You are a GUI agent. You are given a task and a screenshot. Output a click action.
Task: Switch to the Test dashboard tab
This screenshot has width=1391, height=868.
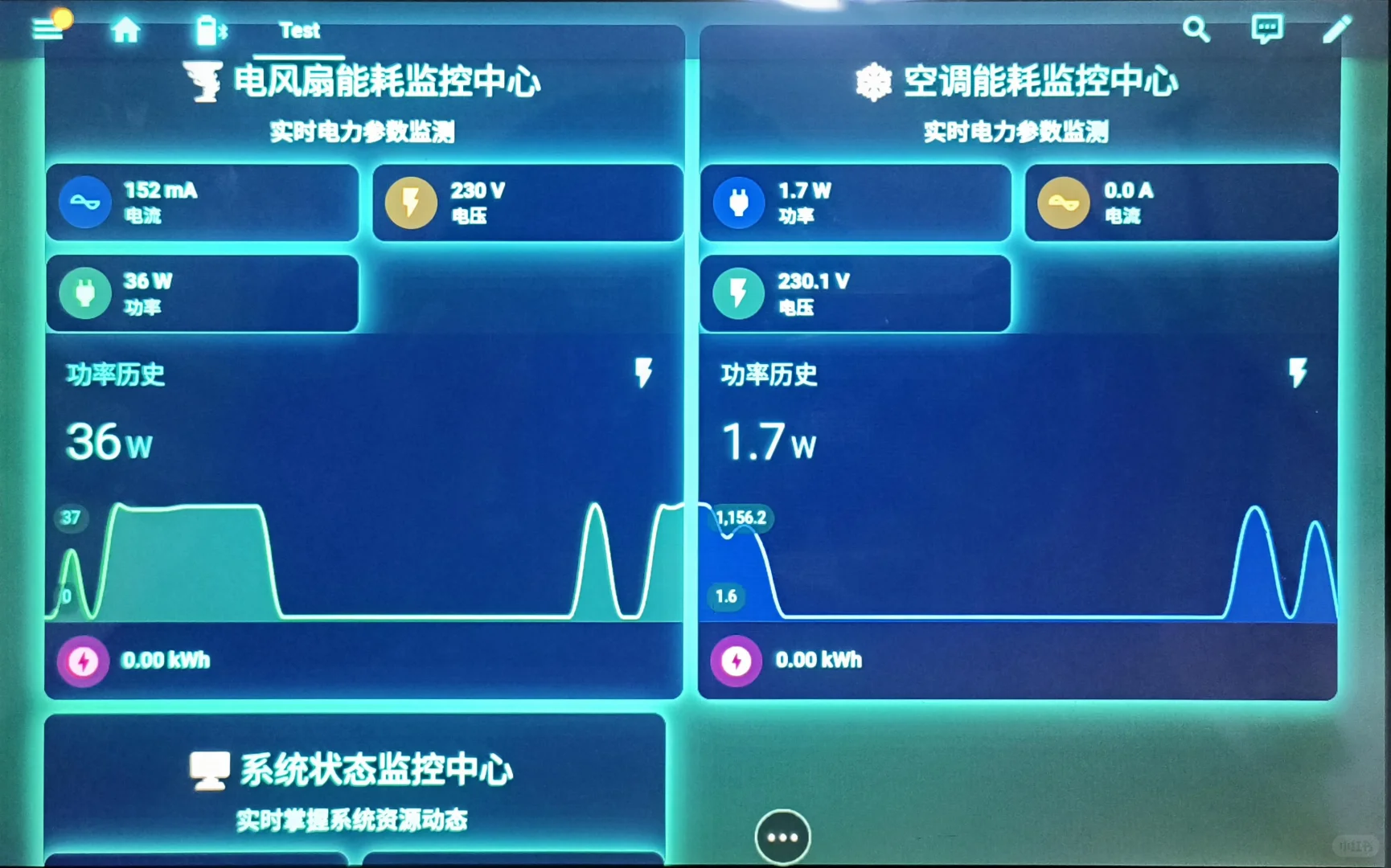point(299,31)
